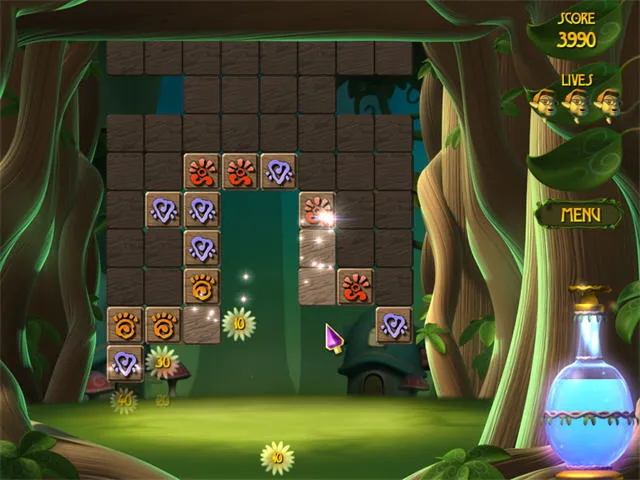Choose the red flower tile between flower and heart

[x=240, y=171]
